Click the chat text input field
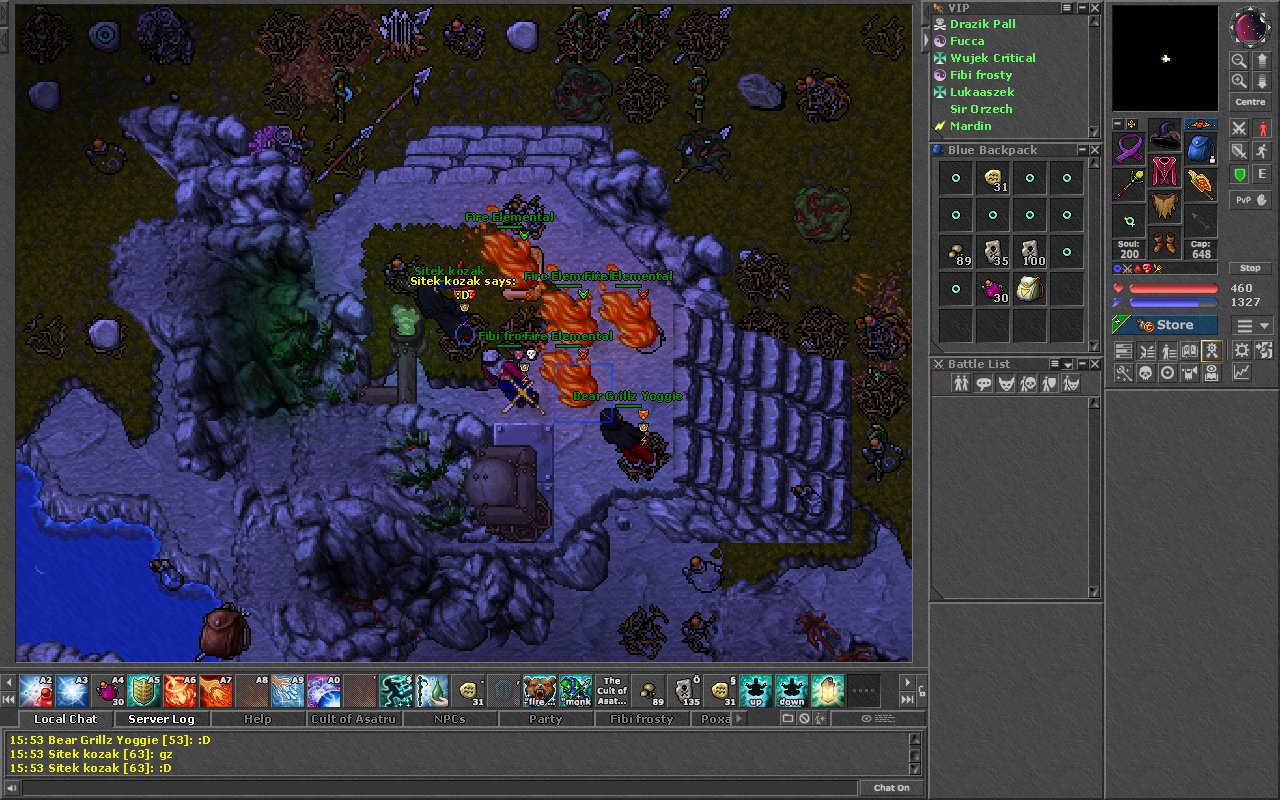Viewport: 1280px width, 800px height. (440, 788)
